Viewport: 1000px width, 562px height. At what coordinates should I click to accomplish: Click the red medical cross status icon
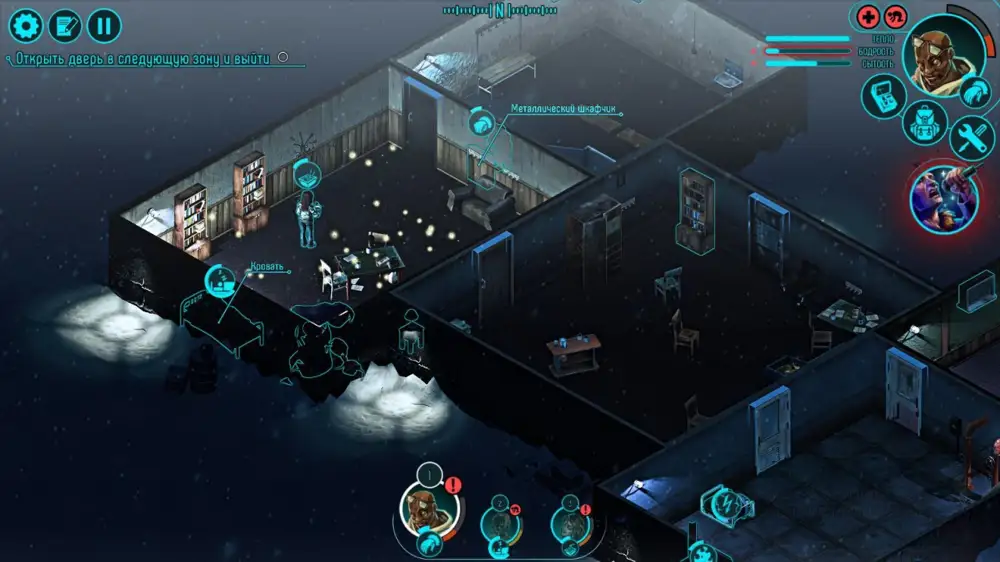867,17
